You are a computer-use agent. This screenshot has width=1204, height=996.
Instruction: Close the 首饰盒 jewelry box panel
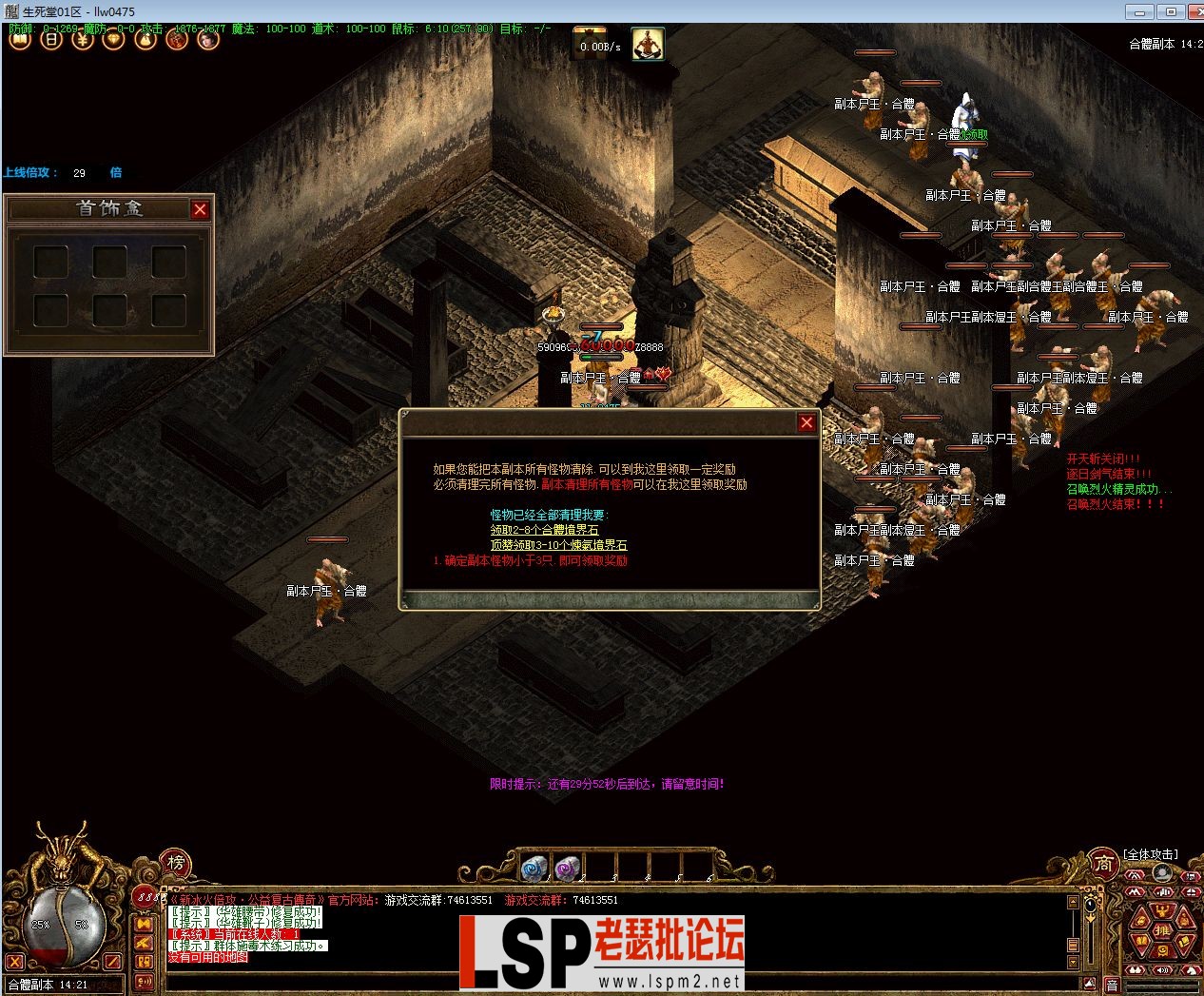(x=200, y=209)
